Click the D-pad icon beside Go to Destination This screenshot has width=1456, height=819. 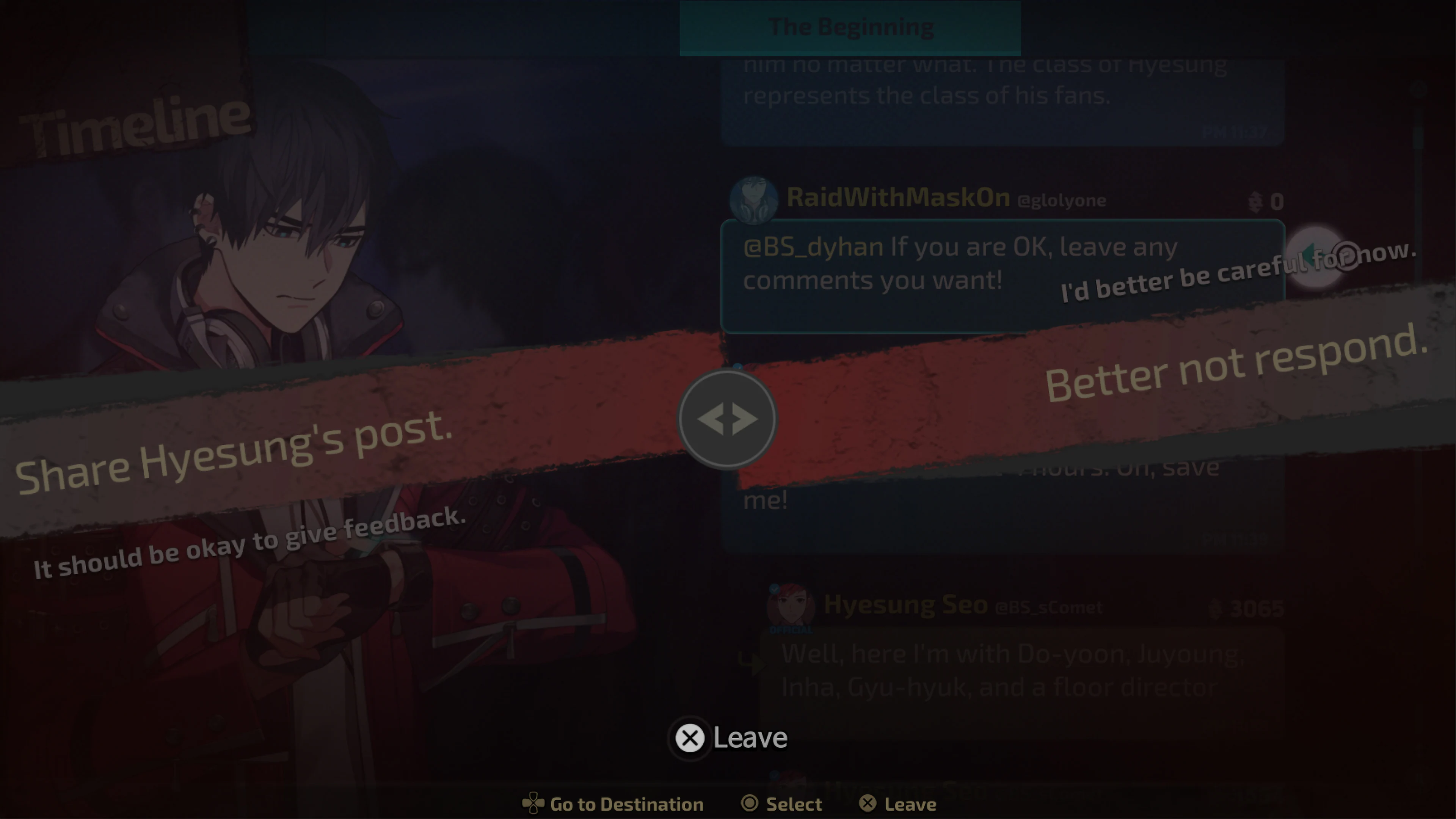533,802
